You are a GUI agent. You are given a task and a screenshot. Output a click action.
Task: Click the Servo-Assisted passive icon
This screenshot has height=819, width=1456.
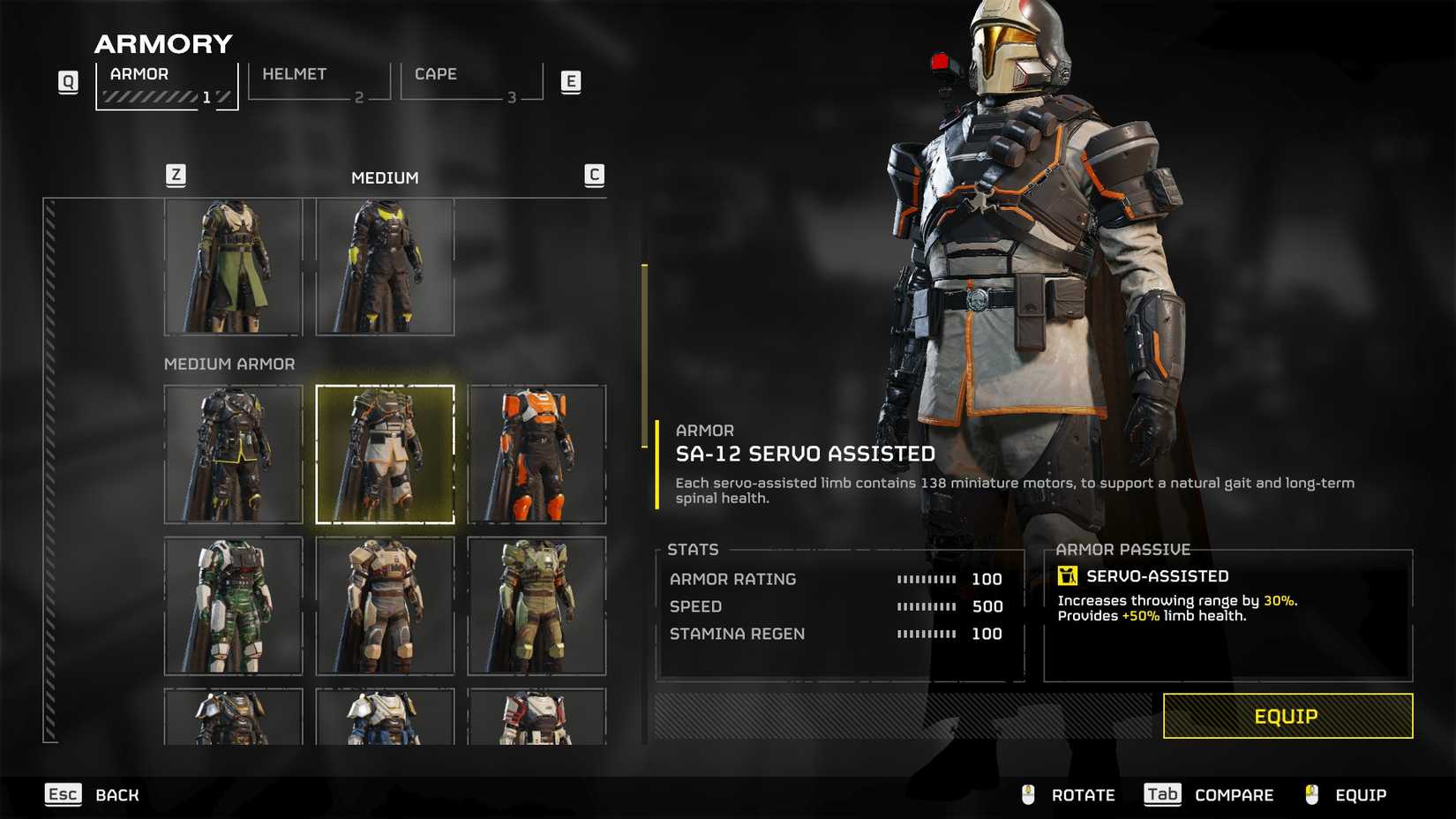point(1069,575)
